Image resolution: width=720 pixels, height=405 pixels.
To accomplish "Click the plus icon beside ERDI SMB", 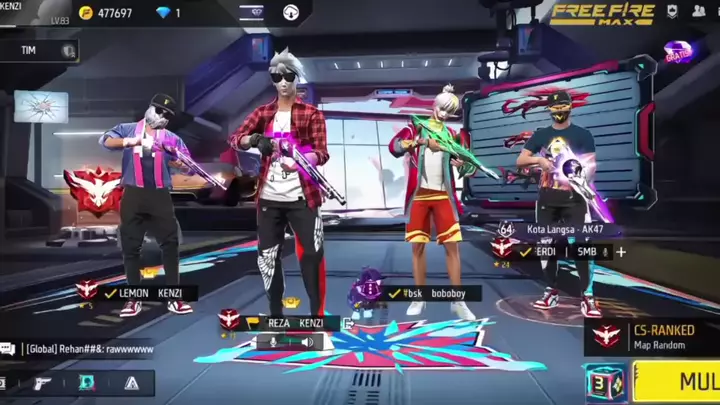I will coord(621,252).
